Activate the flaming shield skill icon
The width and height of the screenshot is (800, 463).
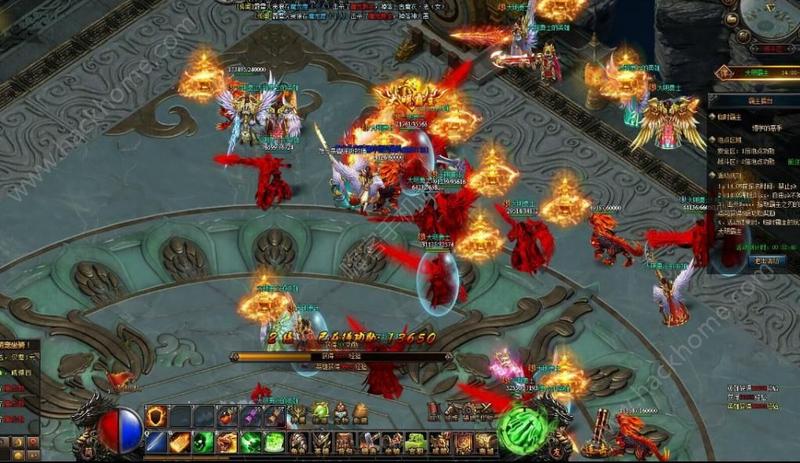tap(155, 416)
